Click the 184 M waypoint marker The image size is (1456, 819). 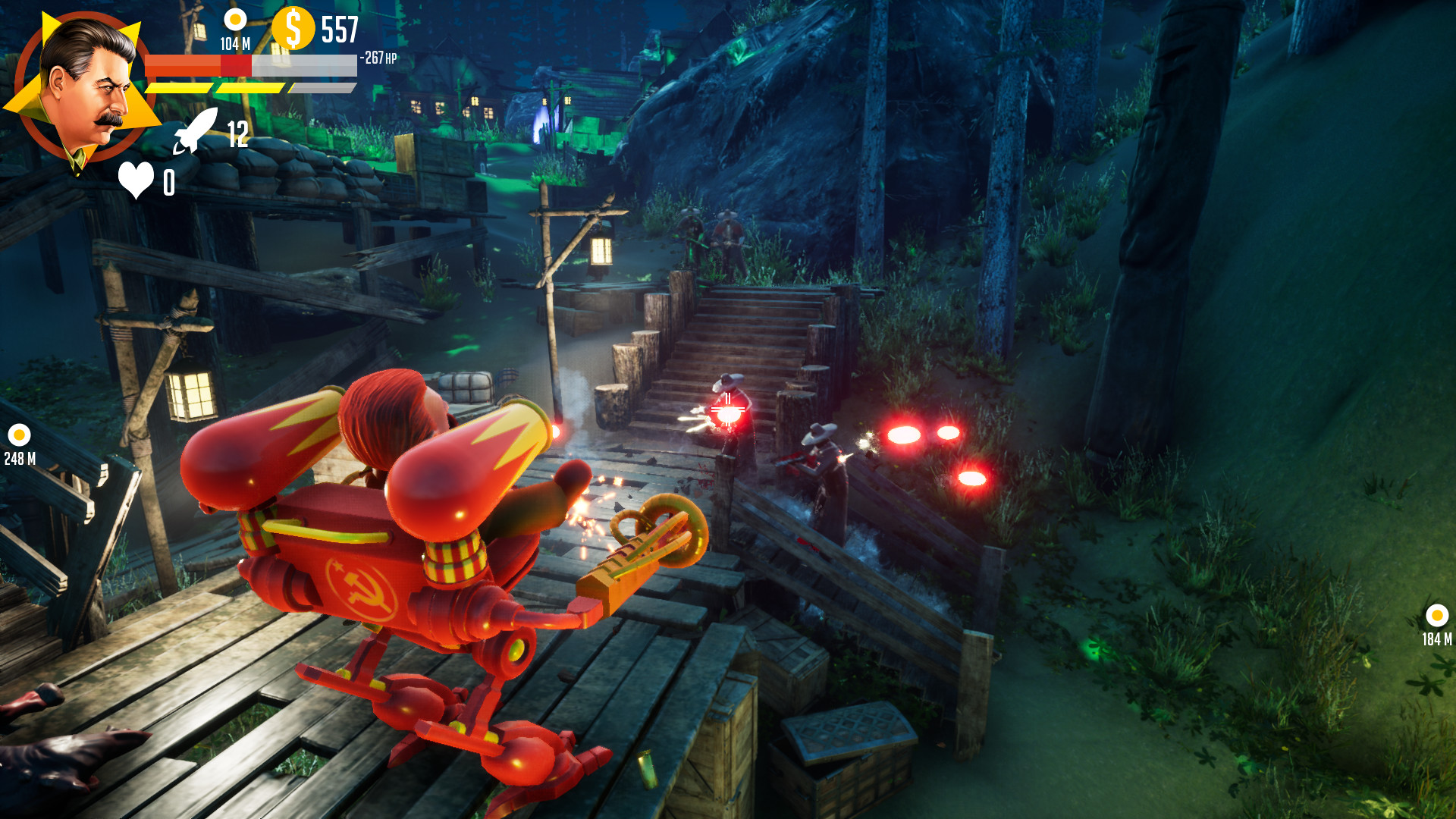click(x=1436, y=614)
